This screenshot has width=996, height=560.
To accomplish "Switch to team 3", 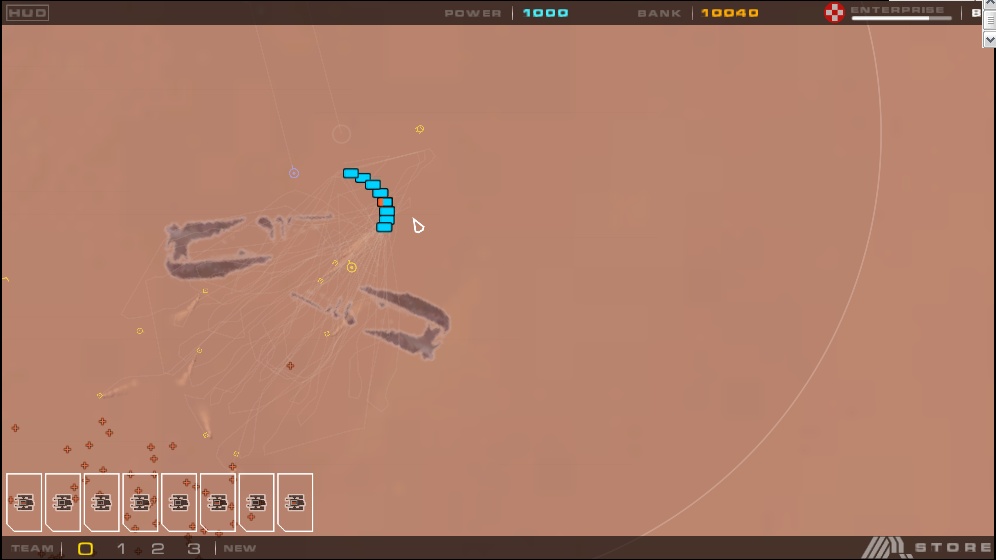I will (193, 548).
